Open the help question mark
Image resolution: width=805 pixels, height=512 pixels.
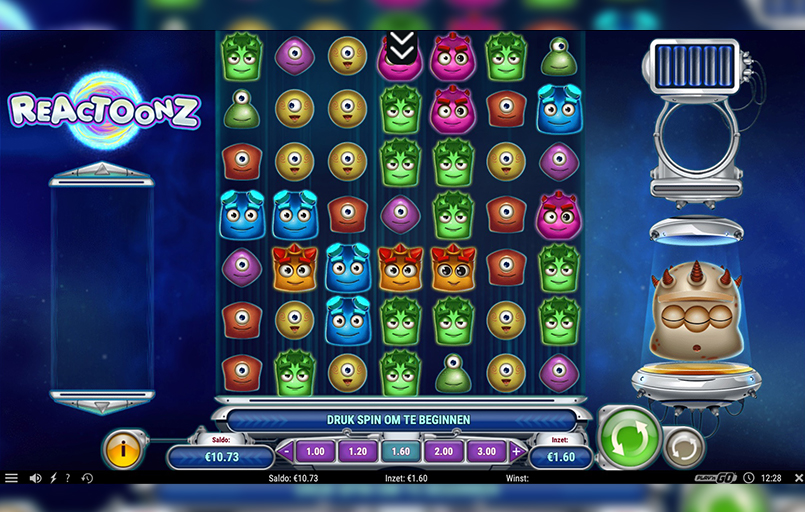67,478
